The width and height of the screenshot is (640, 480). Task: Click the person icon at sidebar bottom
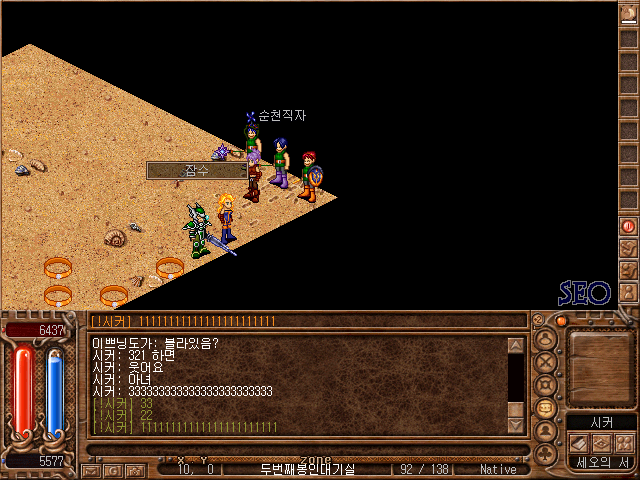[628, 293]
